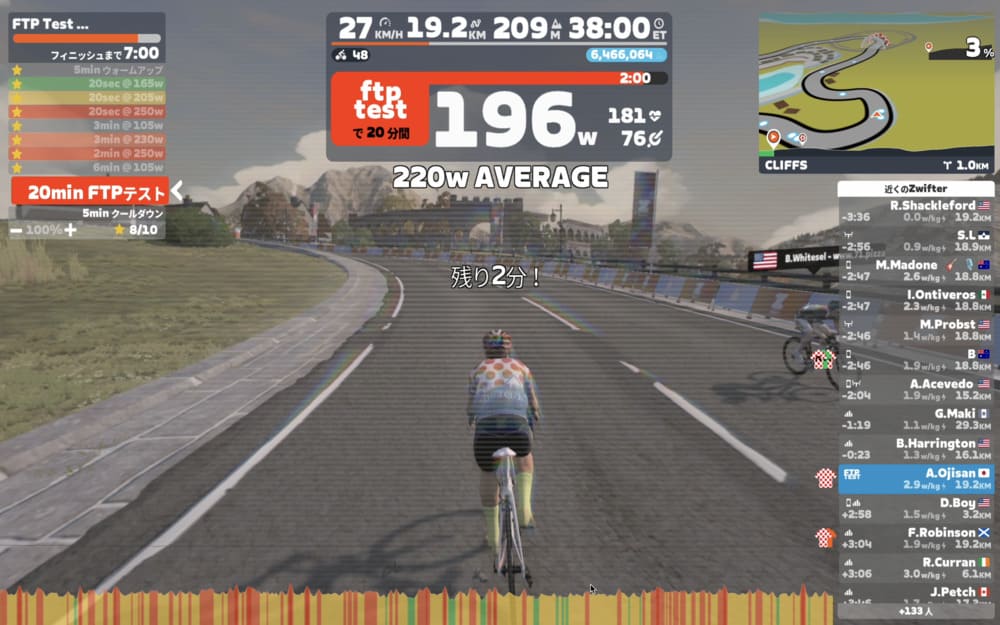Pick A.Acevedo from nearby Zwifters
This screenshot has height=625, width=1000.
tap(915, 389)
